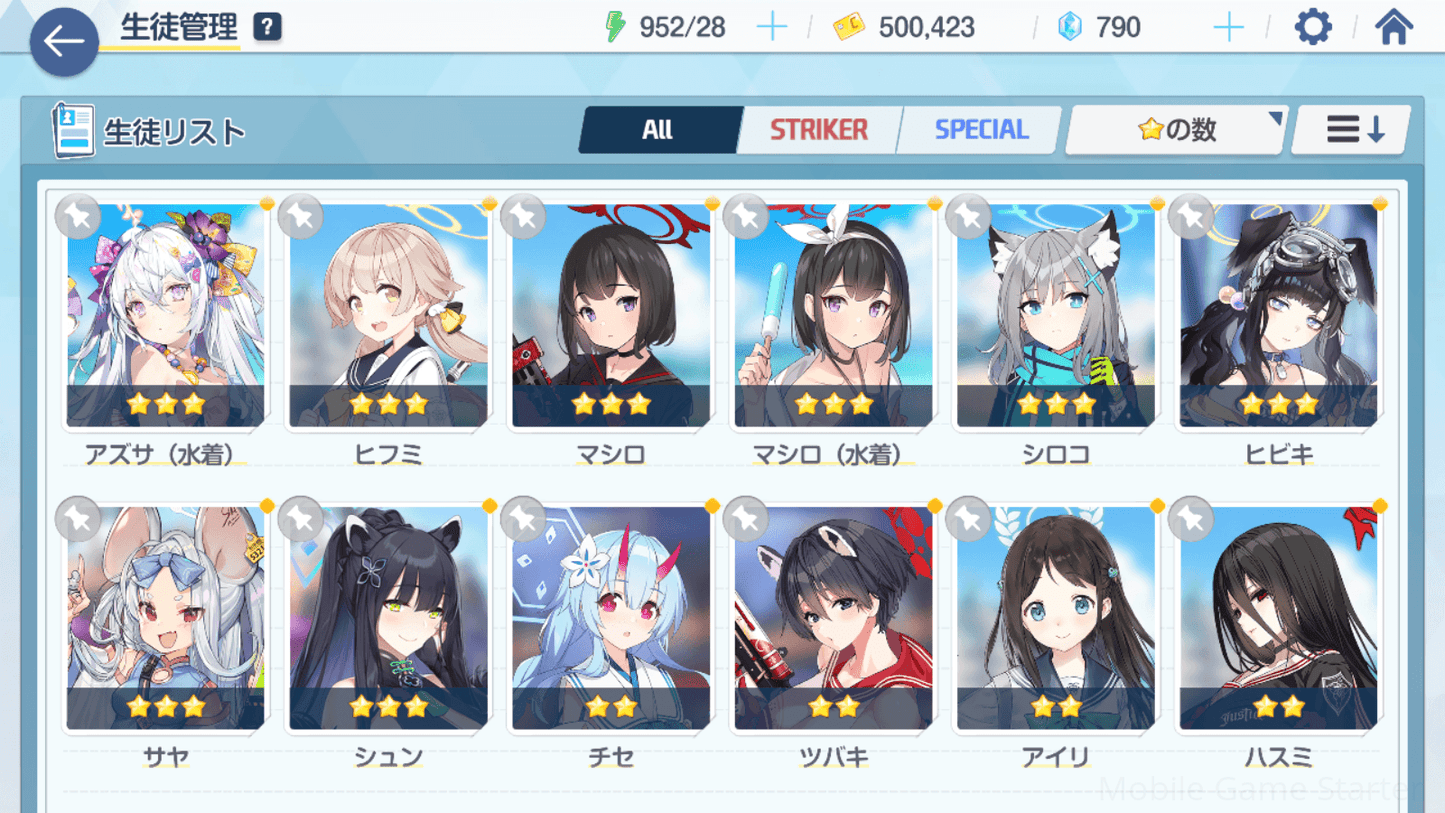The width and height of the screenshot is (1445, 813).
Task: Select the サヤ student card
Action: tap(166, 618)
